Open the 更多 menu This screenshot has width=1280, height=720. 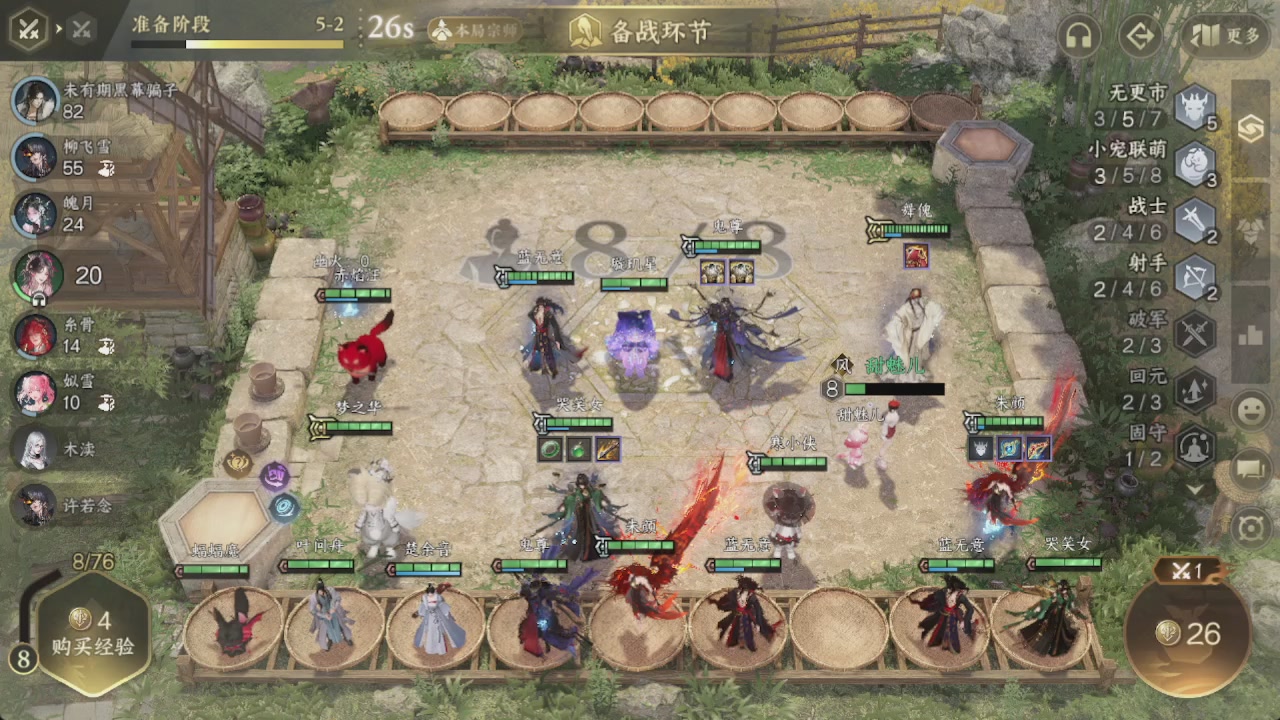[1227, 37]
